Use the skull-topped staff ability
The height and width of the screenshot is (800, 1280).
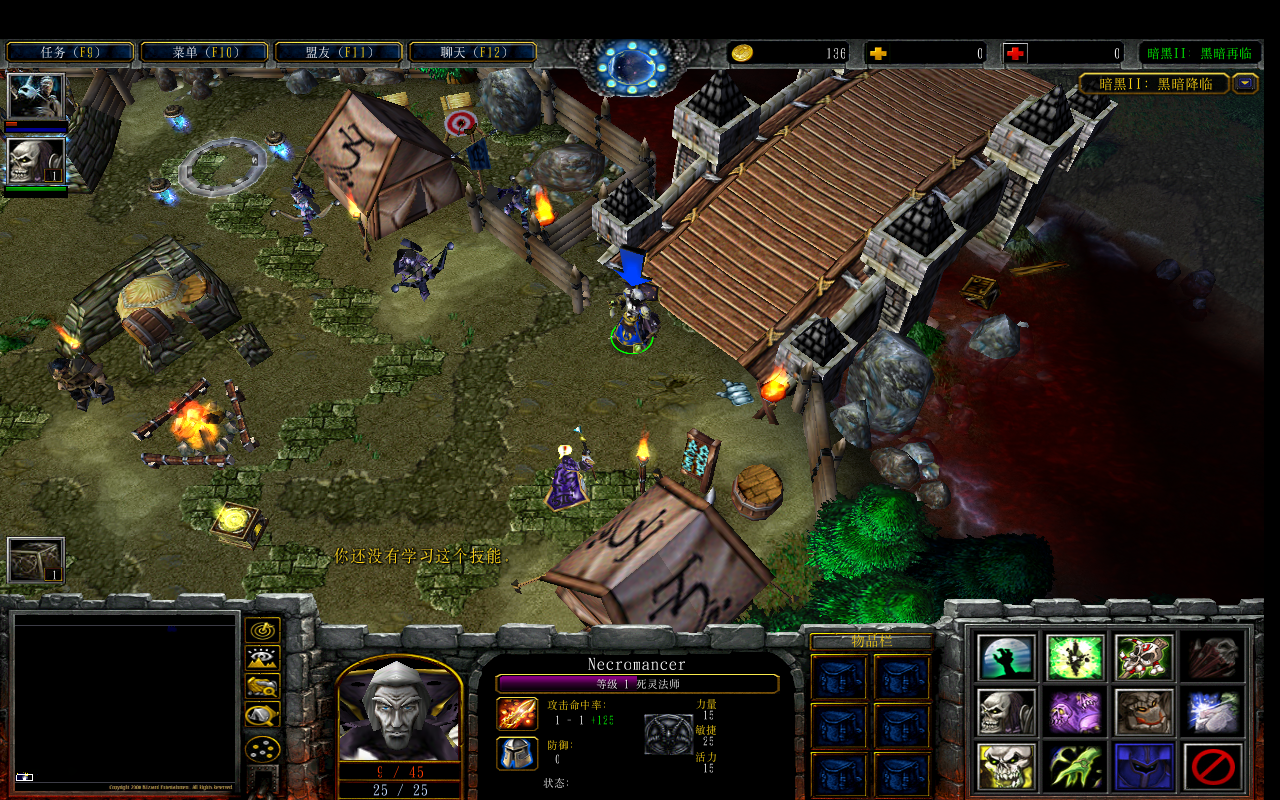pos(1144,657)
